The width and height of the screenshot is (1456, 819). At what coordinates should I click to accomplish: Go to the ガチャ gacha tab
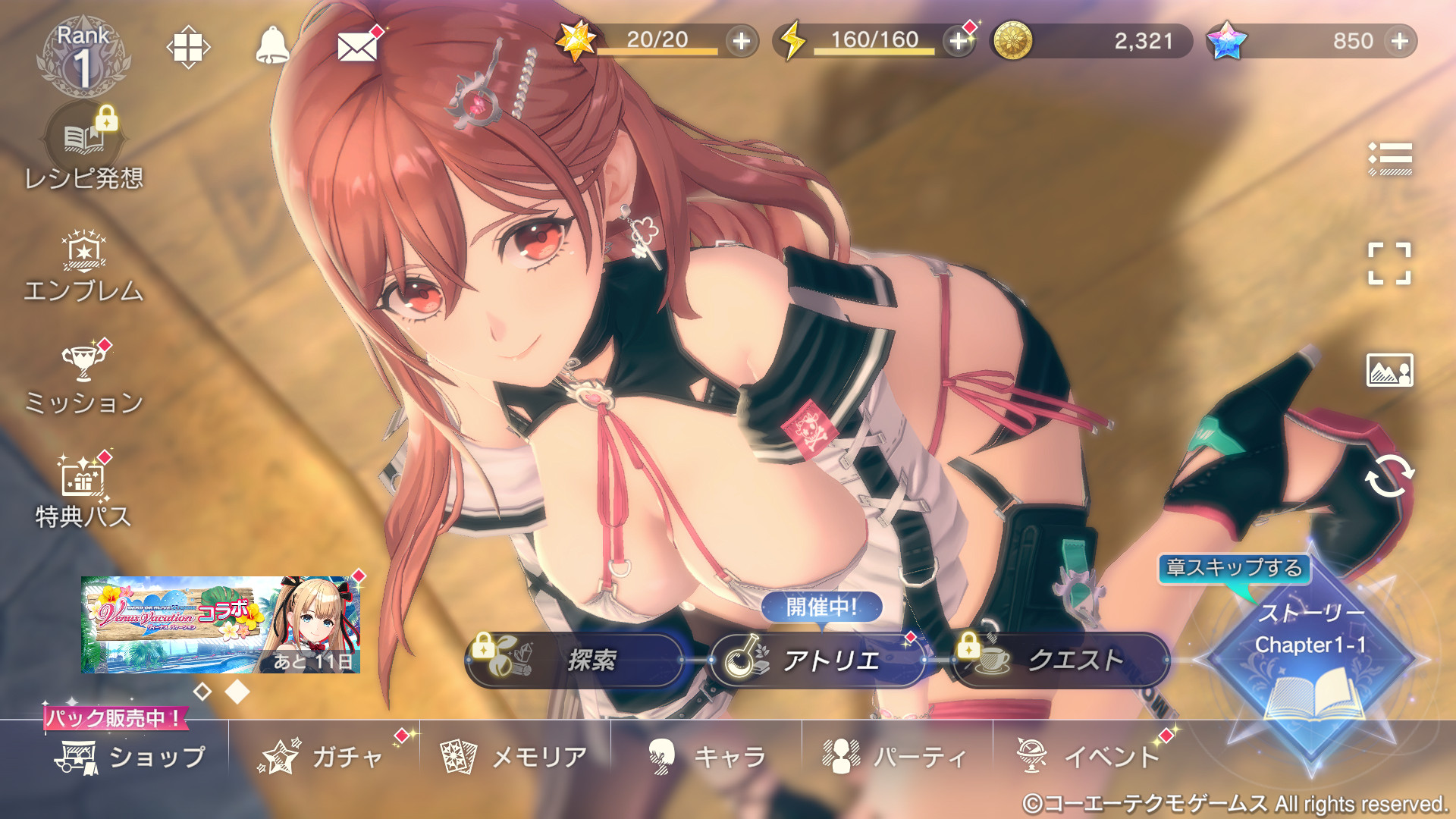323,757
